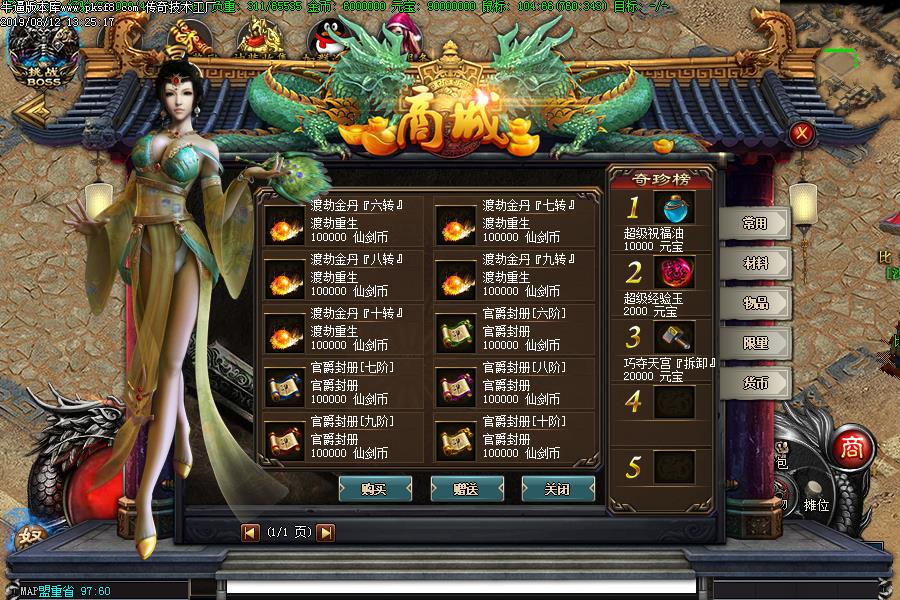This screenshot has height=600, width=900.
Task: Choose 超级祝福油 in the ranking list
Action: [x=675, y=209]
